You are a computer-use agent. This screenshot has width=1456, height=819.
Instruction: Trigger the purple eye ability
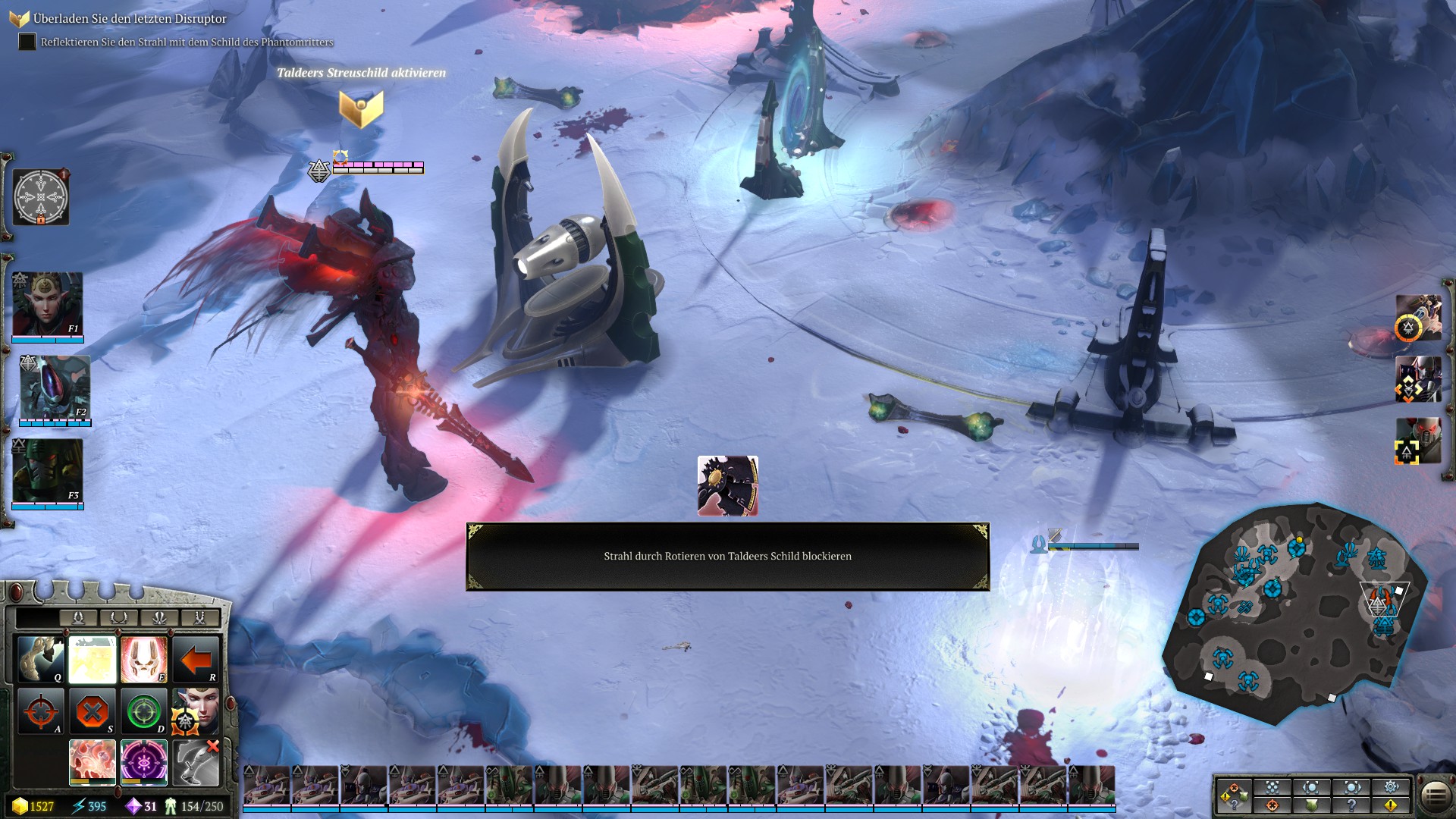click(x=143, y=762)
